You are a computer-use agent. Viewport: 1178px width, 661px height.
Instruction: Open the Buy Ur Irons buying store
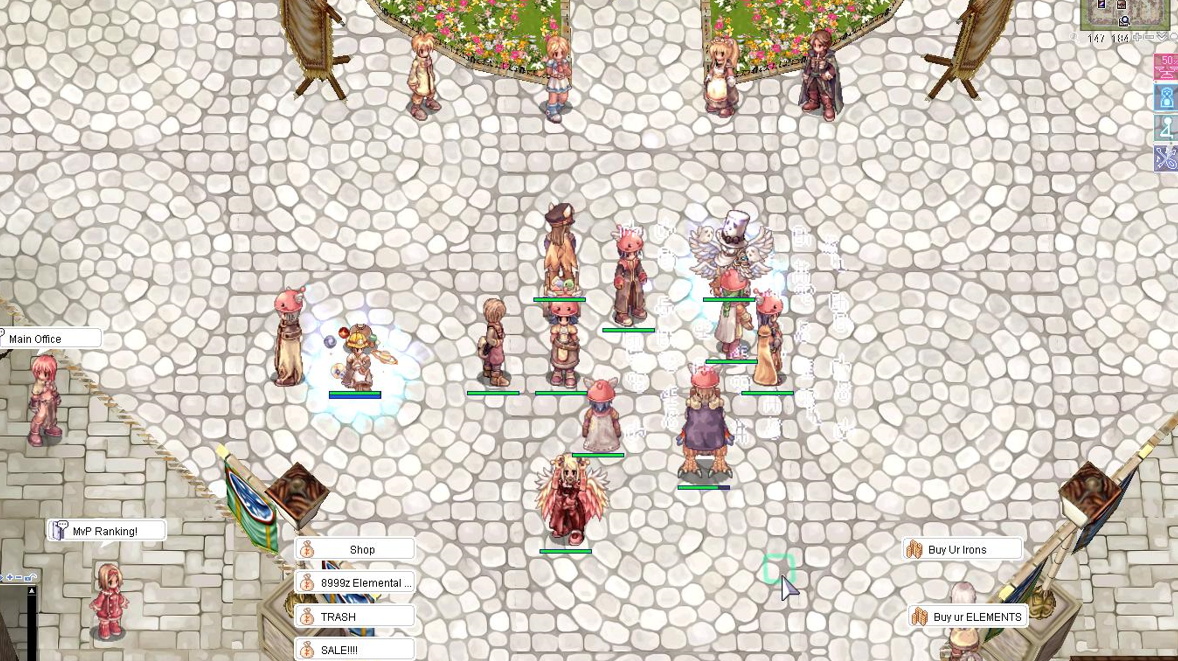tap(962, 549)
